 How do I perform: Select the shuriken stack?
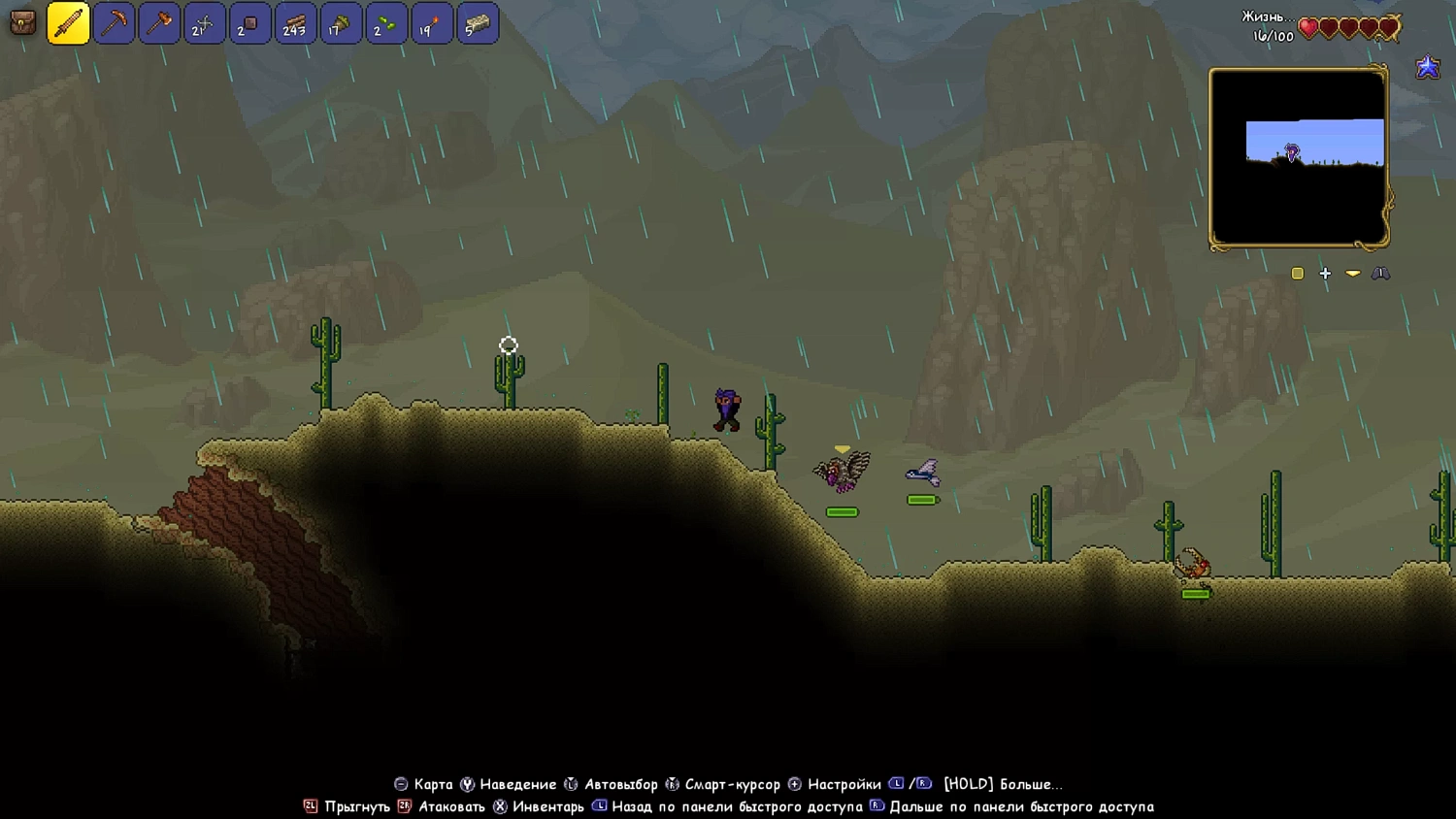pos(205,23)
